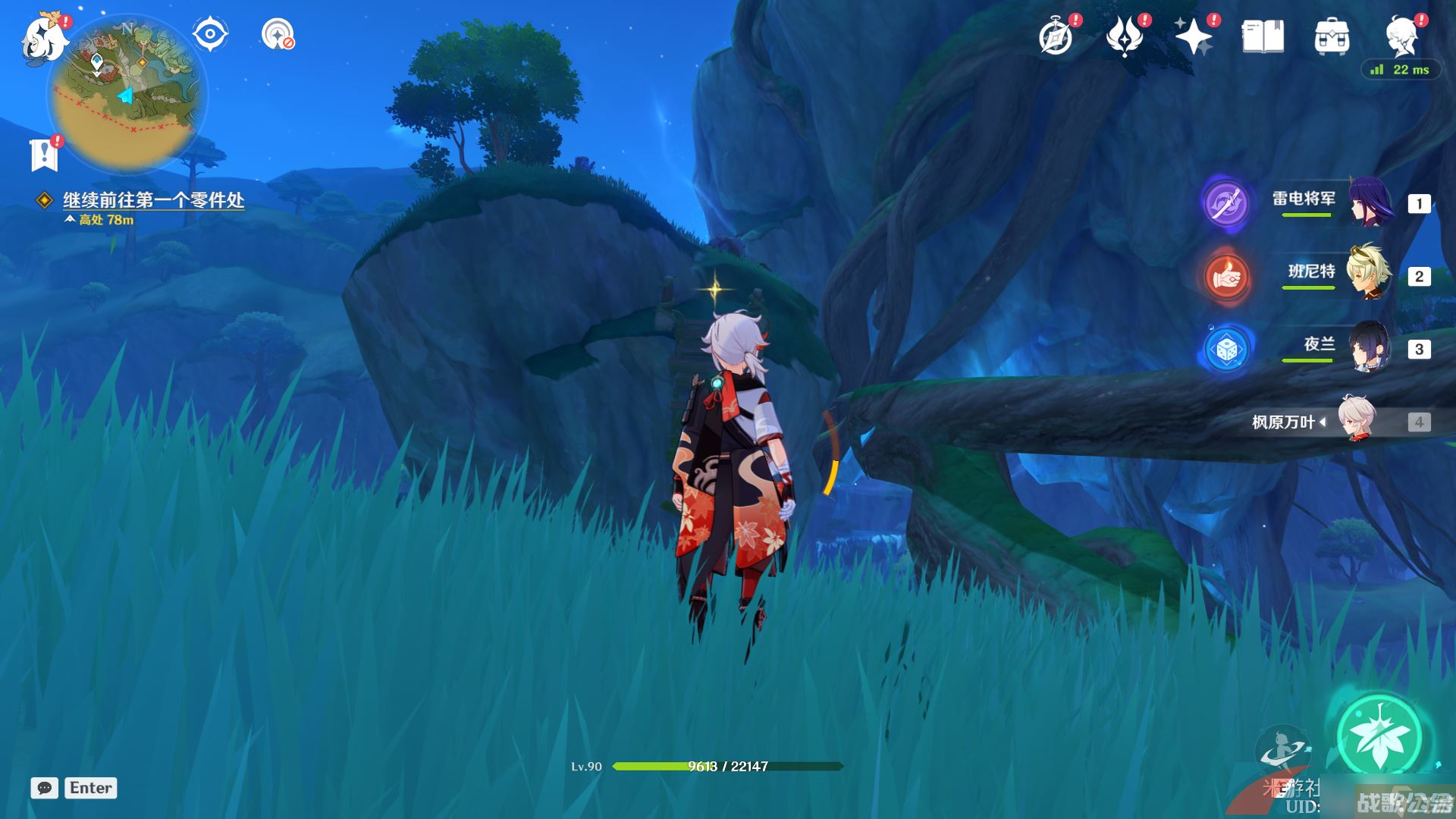Open the wish star icon
Viewport: 1456px width, 819px height.
(1193, 36)
